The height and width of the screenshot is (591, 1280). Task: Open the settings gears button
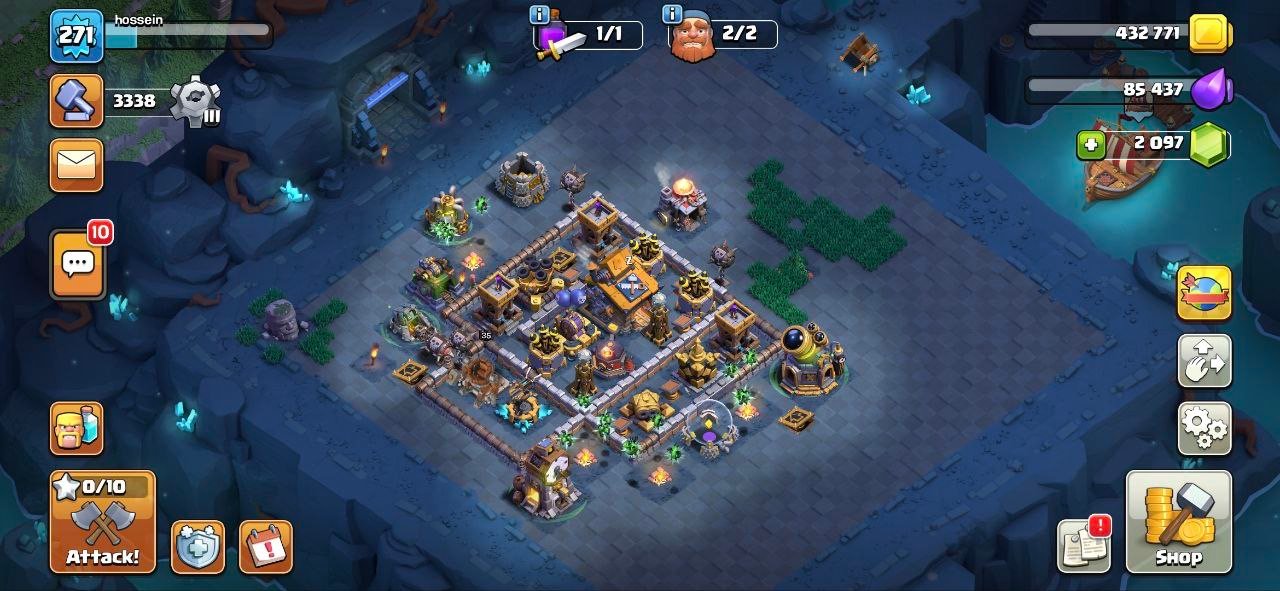(1204, 428)
